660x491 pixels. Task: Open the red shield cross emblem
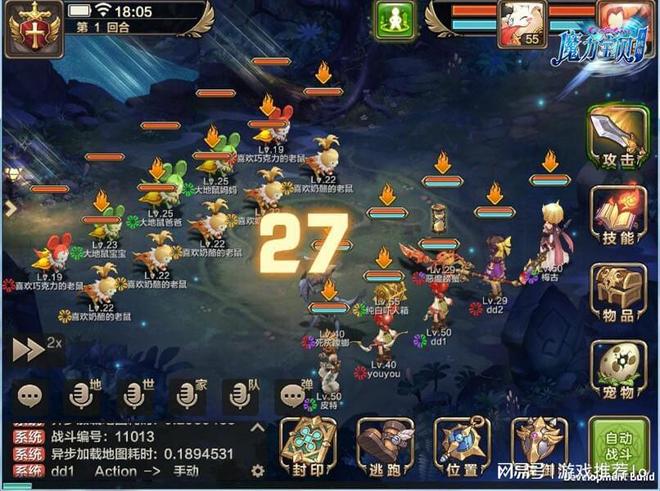click(29, 25)
